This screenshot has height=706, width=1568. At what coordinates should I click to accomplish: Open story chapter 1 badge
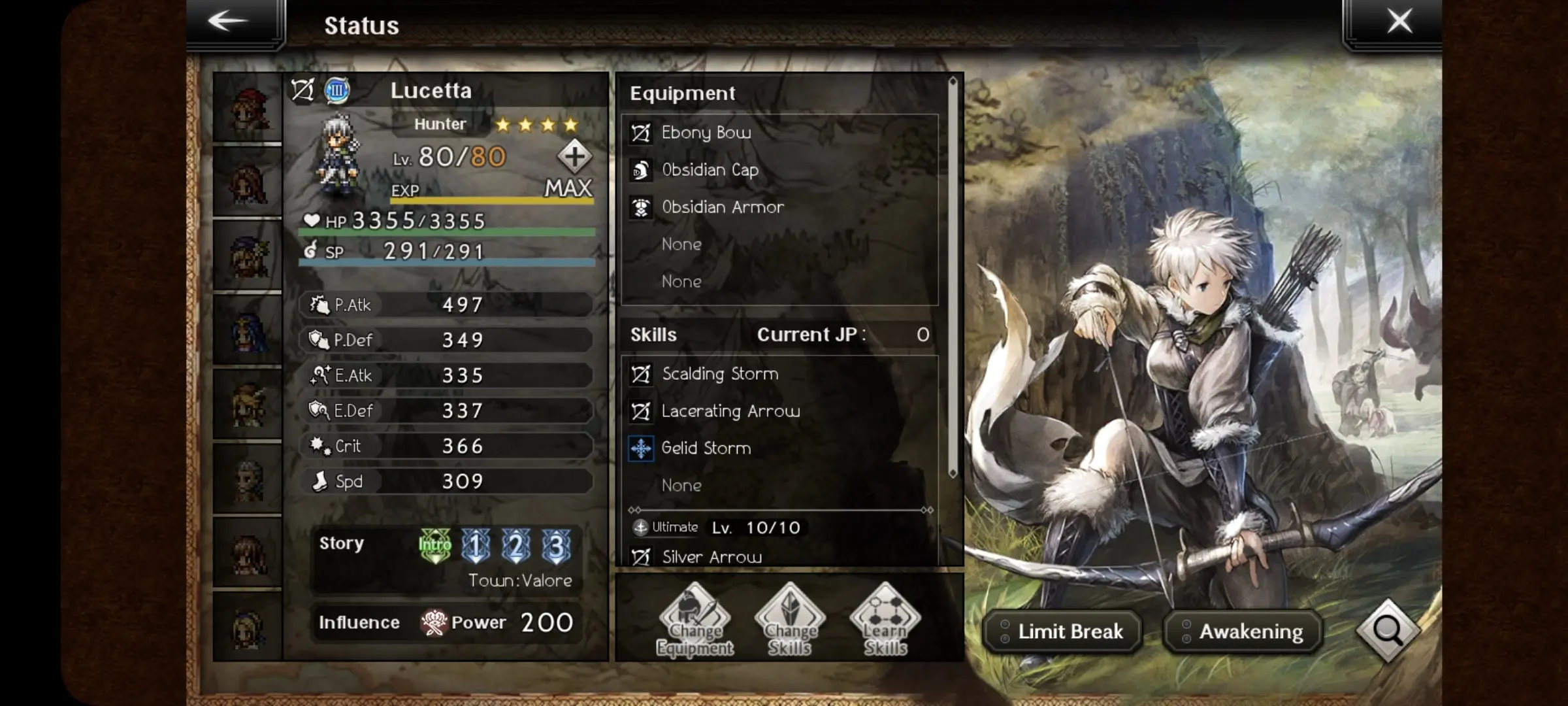(476, 545)
